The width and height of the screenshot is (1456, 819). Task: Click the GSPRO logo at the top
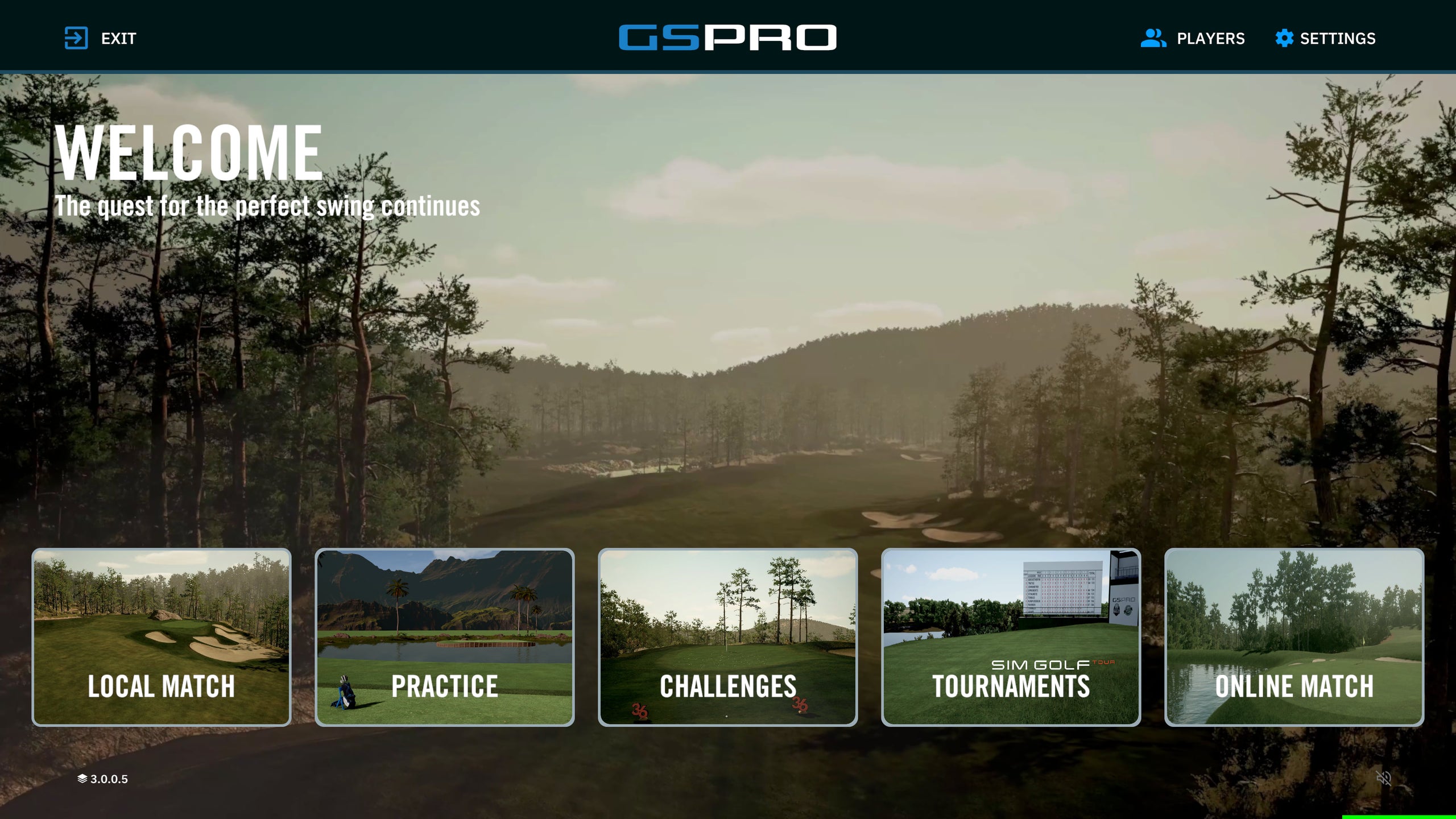pos(727,36)
